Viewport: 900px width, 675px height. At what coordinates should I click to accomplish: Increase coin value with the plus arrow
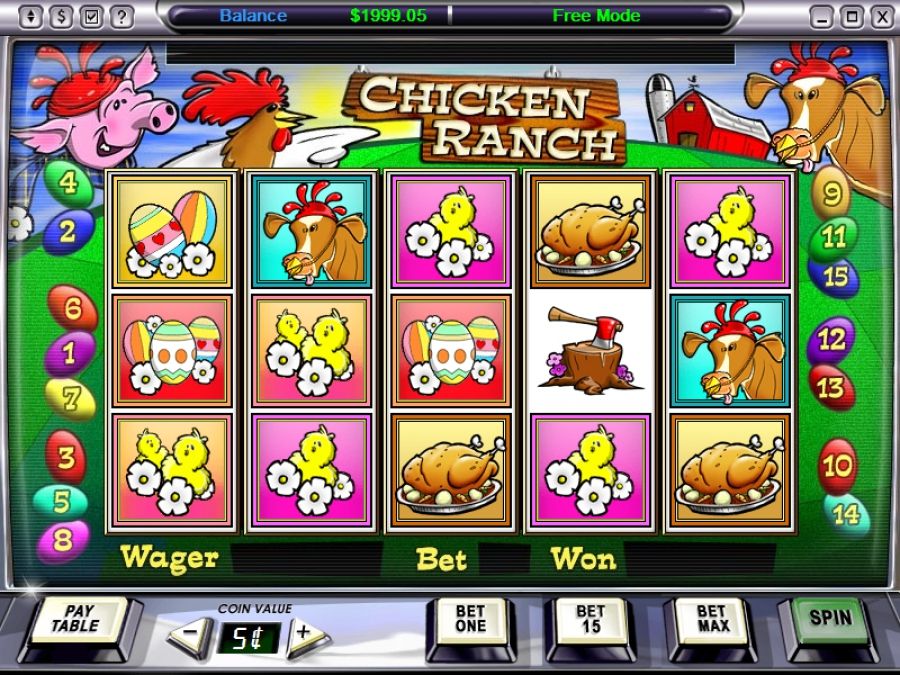[x=304, y=634]
